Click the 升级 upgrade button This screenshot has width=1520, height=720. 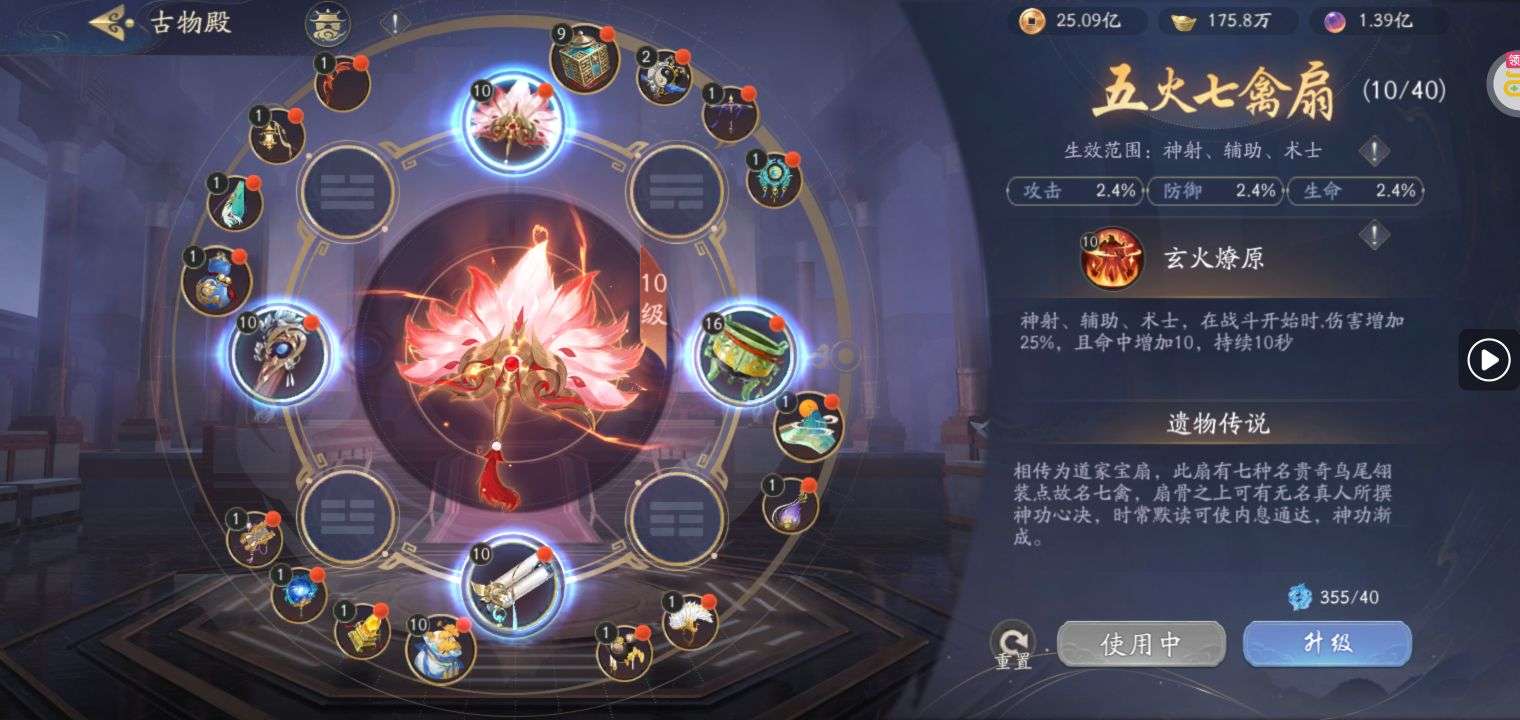pyautogui.click(x=1327, y=643)
